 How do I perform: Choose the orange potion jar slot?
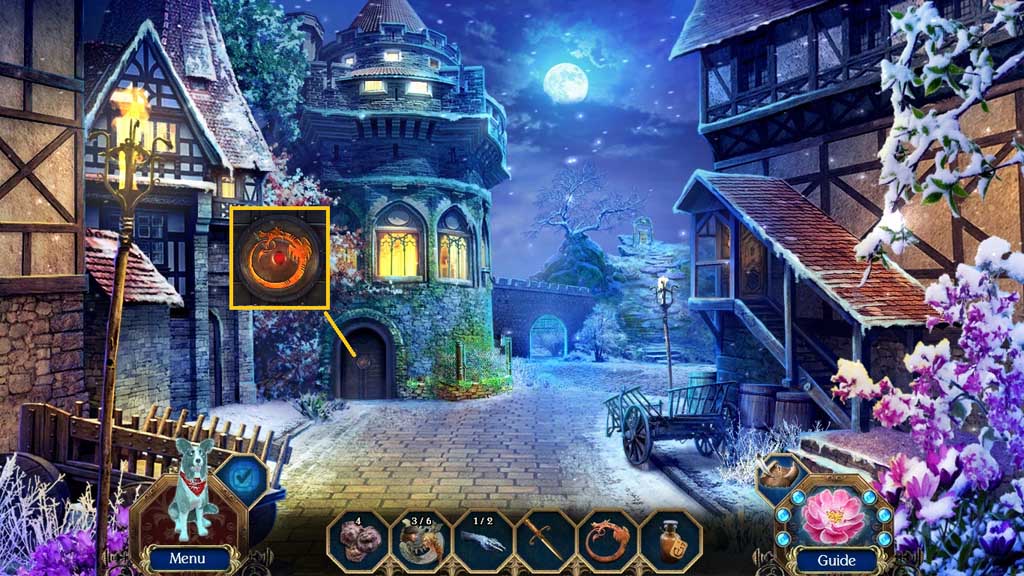(x=670, y=540)
